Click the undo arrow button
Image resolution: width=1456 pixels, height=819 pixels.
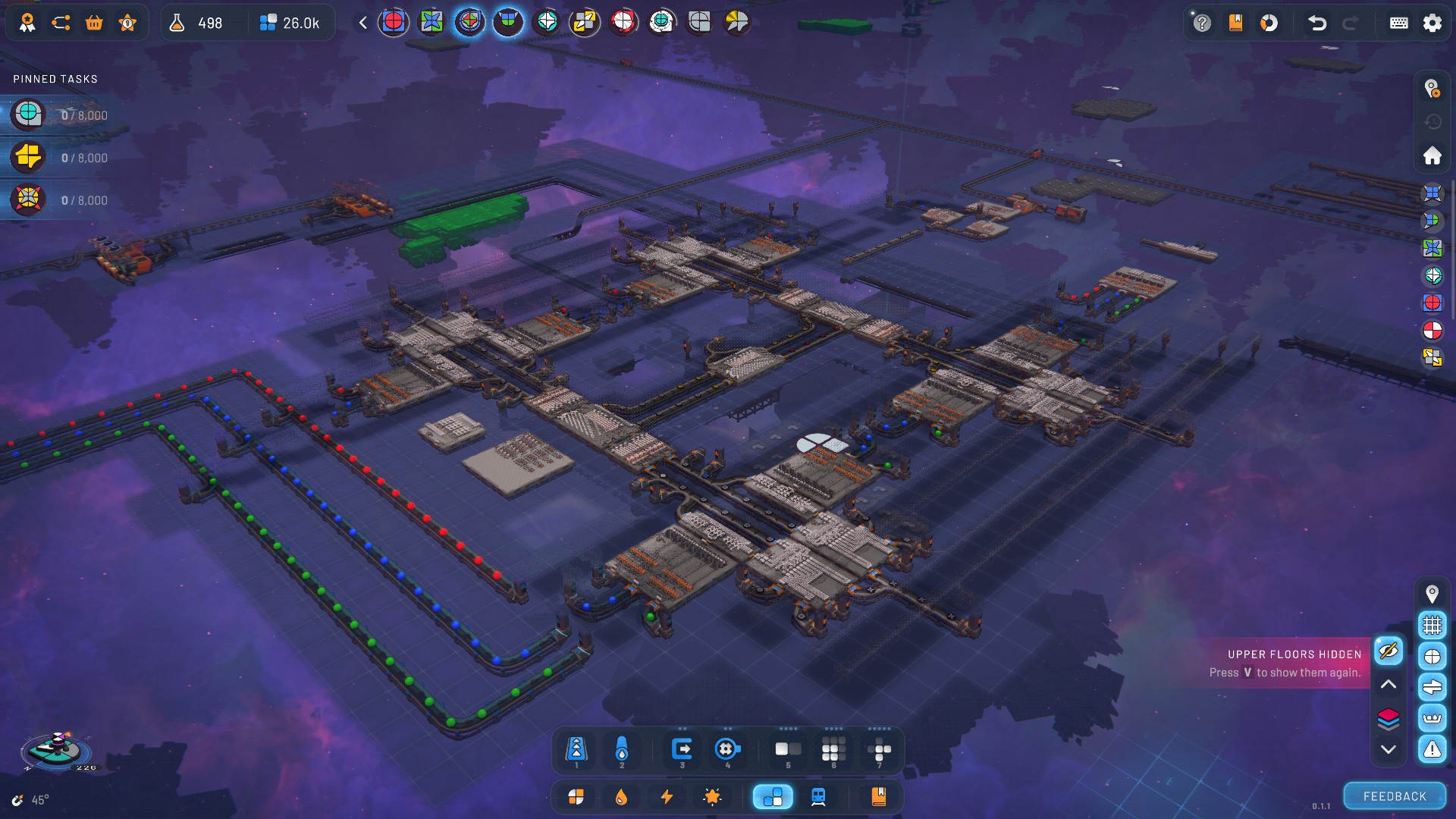point(1317,23)
